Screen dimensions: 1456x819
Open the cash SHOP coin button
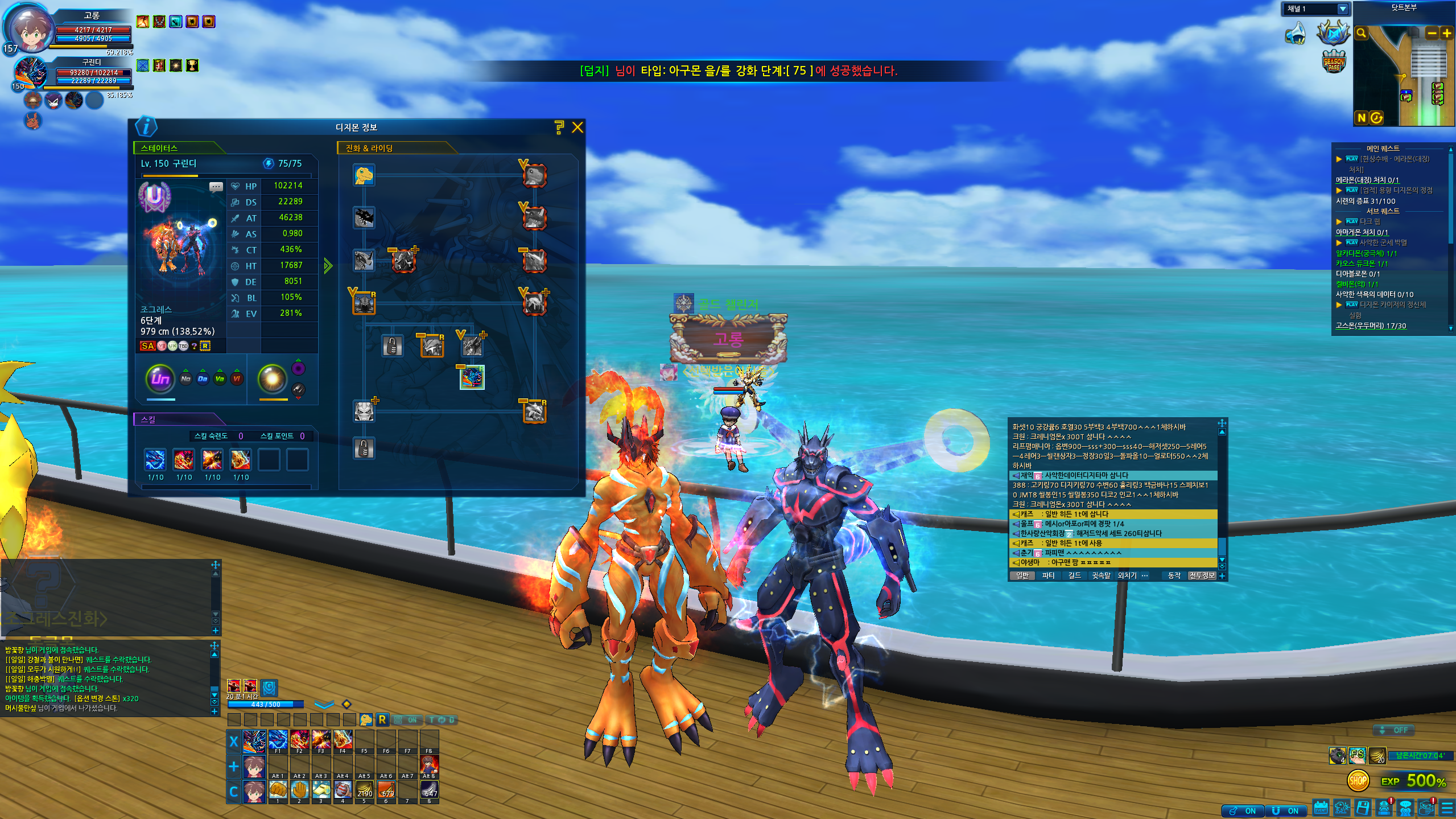[1358, 780]
